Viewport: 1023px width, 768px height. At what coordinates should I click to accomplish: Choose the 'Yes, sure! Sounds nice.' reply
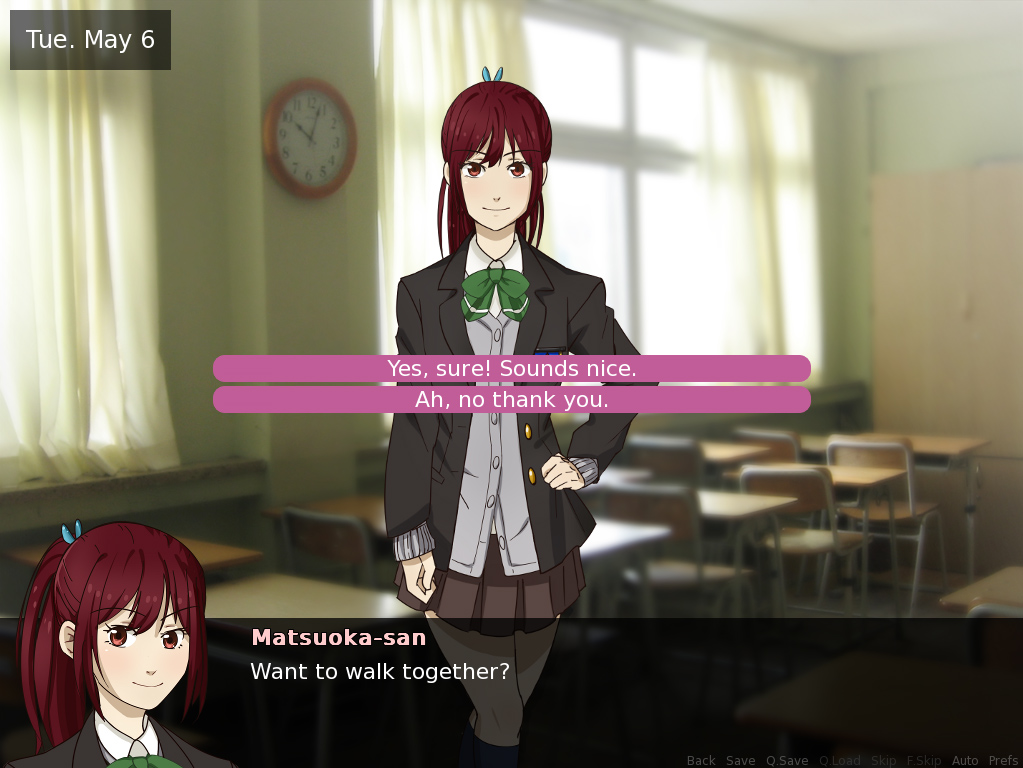[x=511, y=369]
